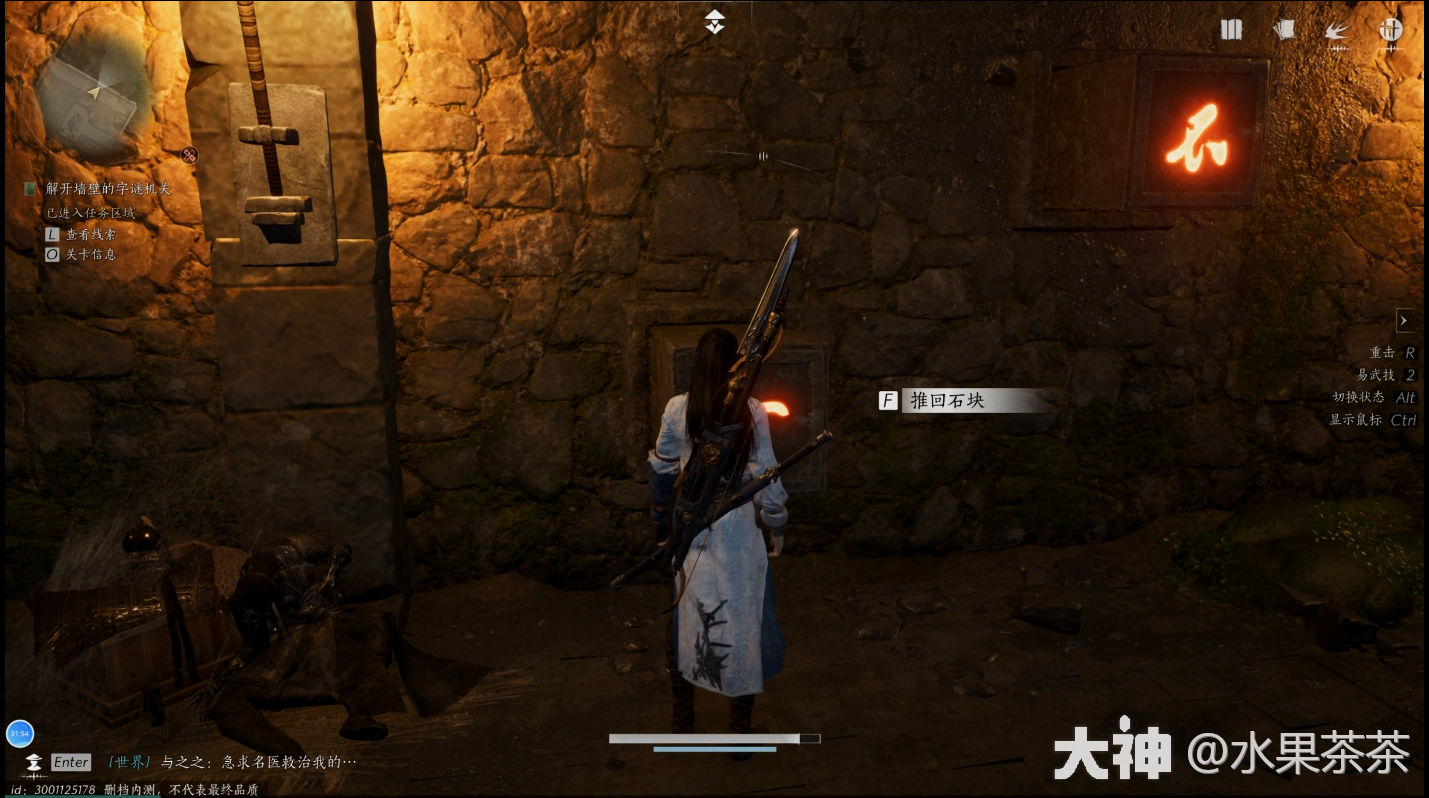Click the crossed-swords icon beside the minimap
1429x798 pixels.
pos(189,154)
